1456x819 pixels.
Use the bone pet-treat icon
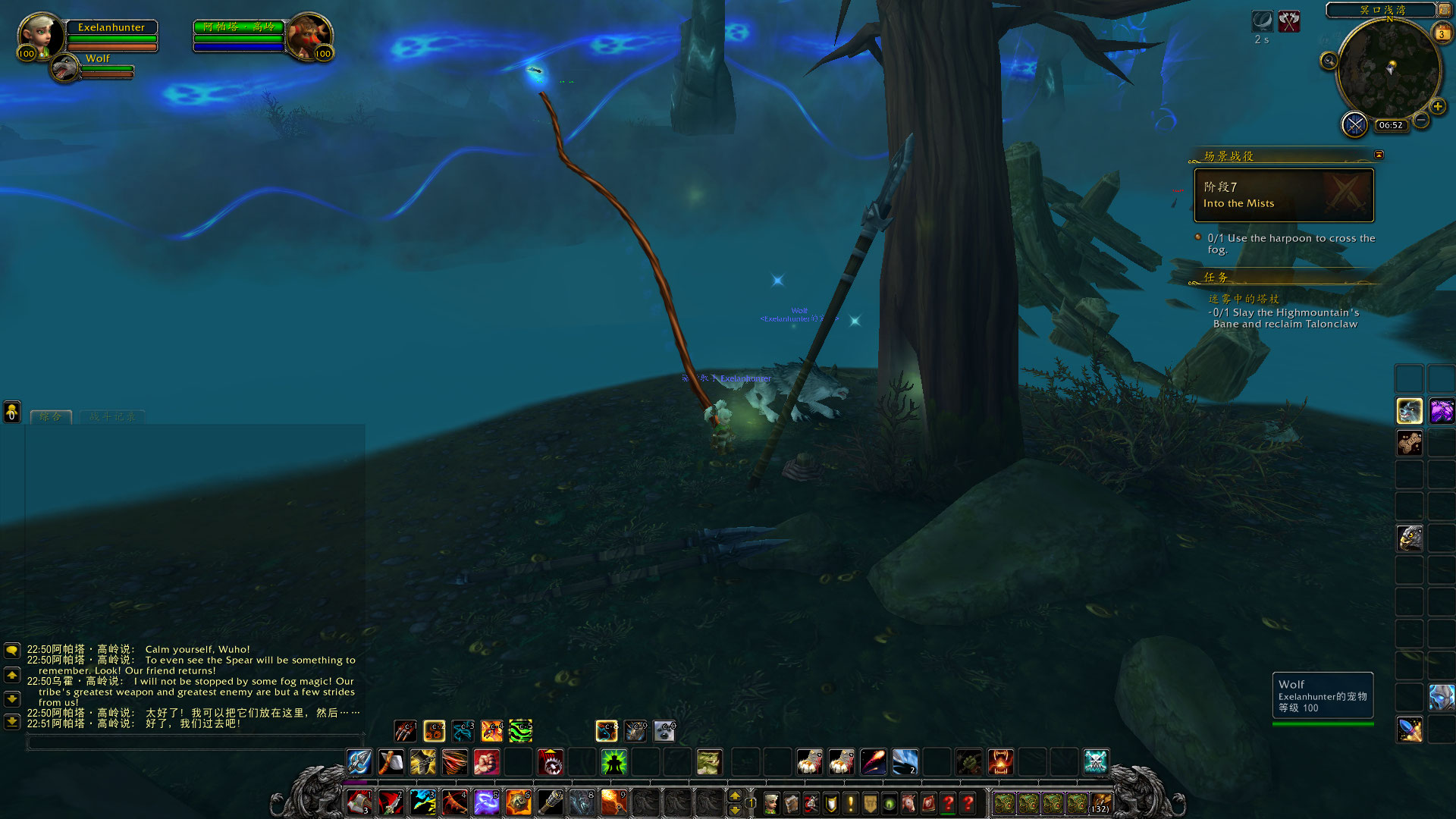(1409, 443)
